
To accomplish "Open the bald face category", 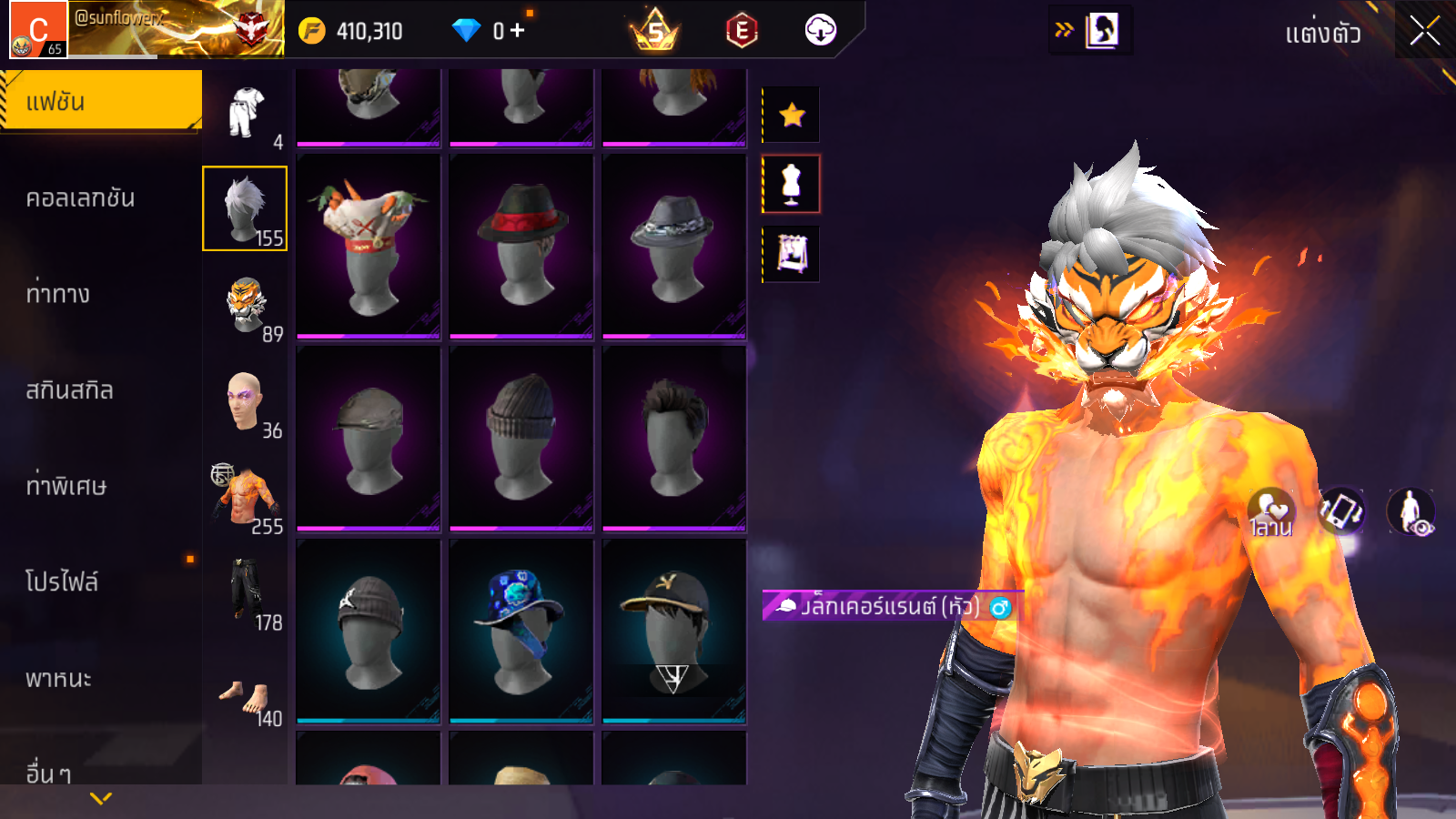I will click(x=245, y=401).
